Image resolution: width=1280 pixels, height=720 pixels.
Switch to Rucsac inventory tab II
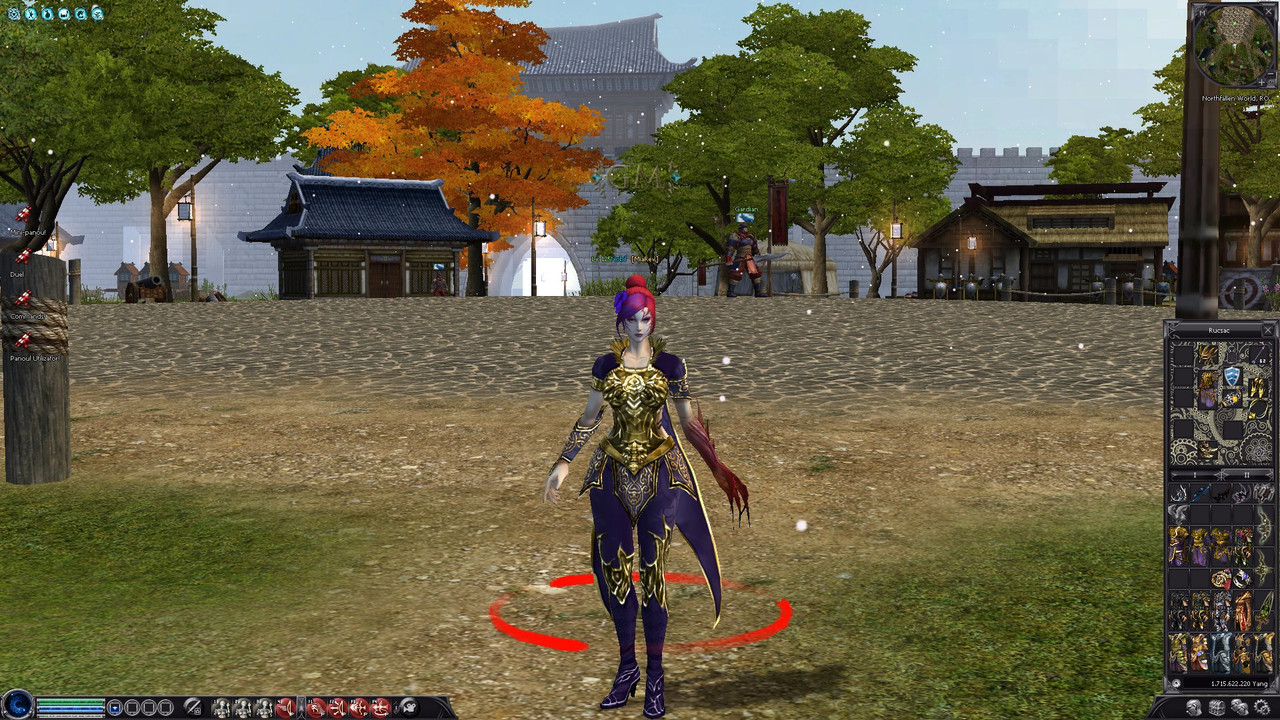click(1248, 475)
